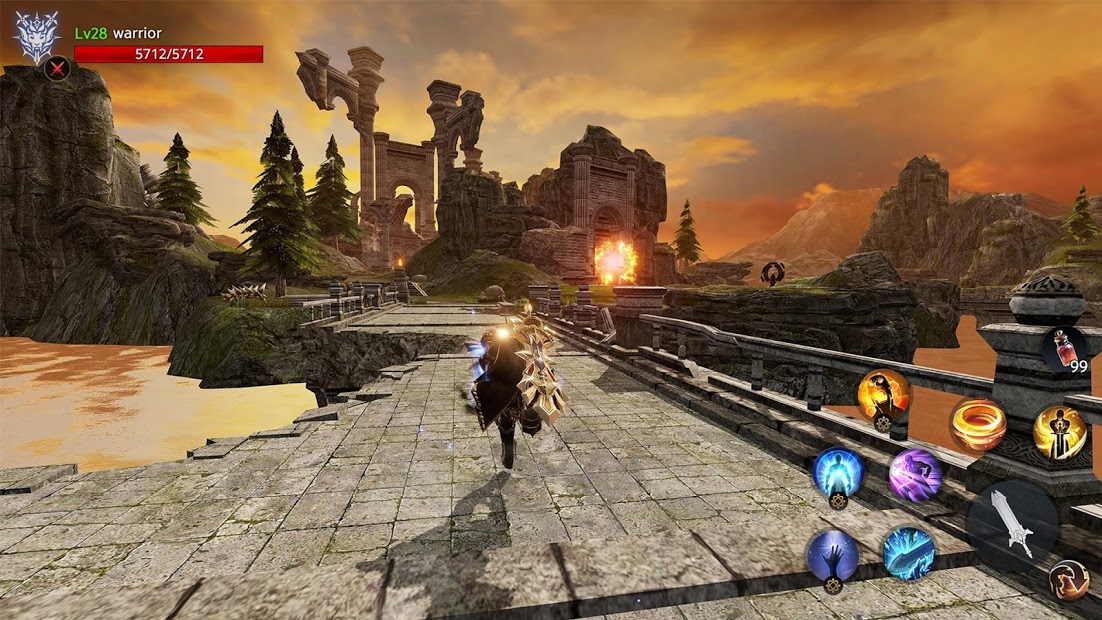The image size is (1102, 620).
Task: Toggle the red crossed-swords icon under the portrait
Action: coord(58,69)
